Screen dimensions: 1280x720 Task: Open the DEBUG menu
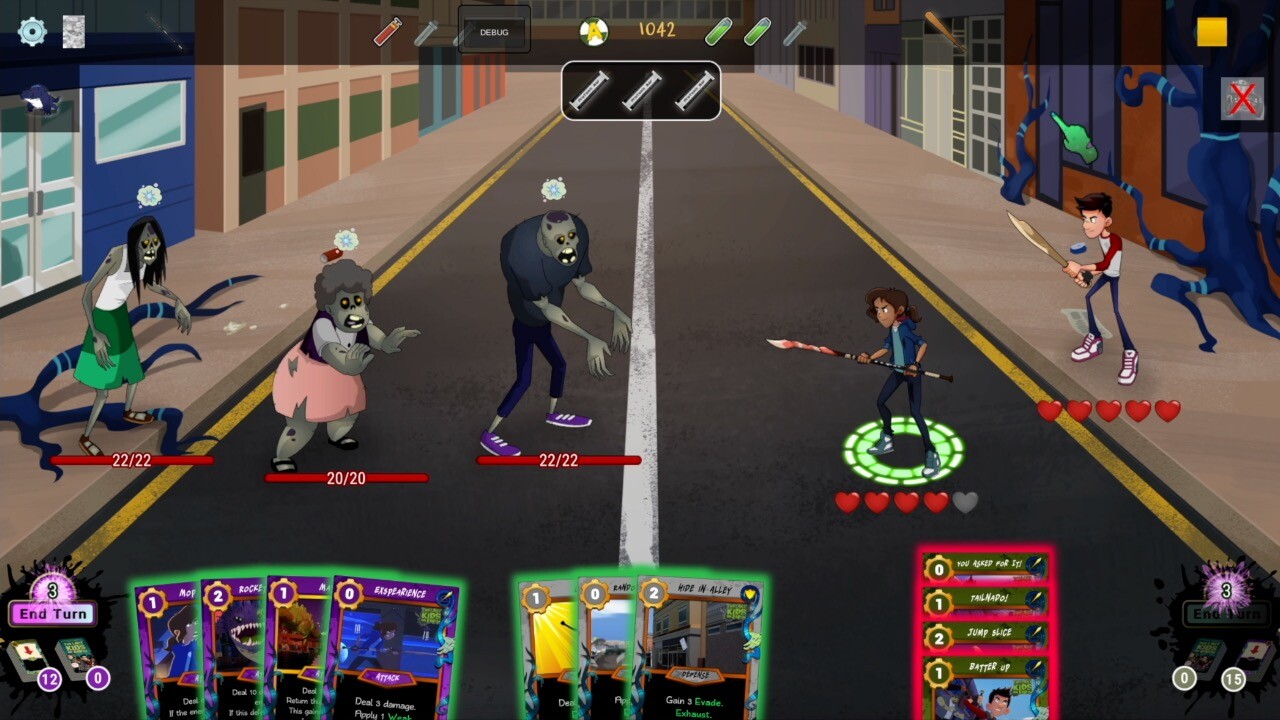(x=492, y=31)
